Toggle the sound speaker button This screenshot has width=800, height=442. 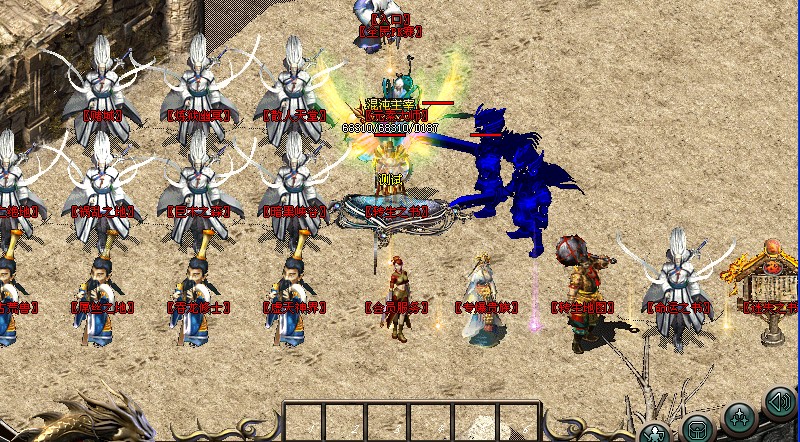(x=778, y=402)
